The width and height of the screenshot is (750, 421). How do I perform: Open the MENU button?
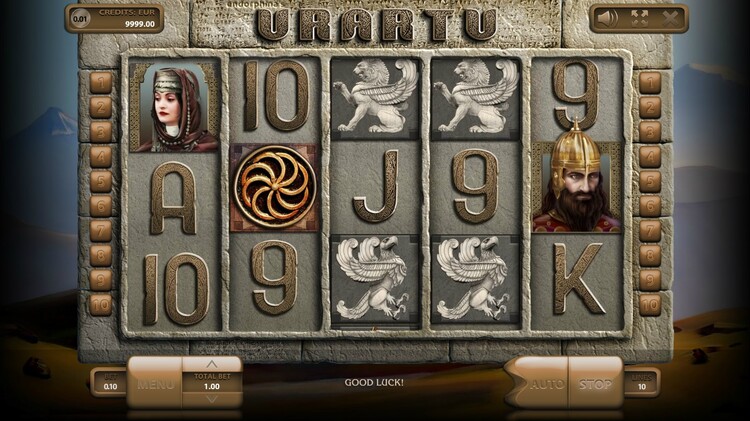point(156,382)
